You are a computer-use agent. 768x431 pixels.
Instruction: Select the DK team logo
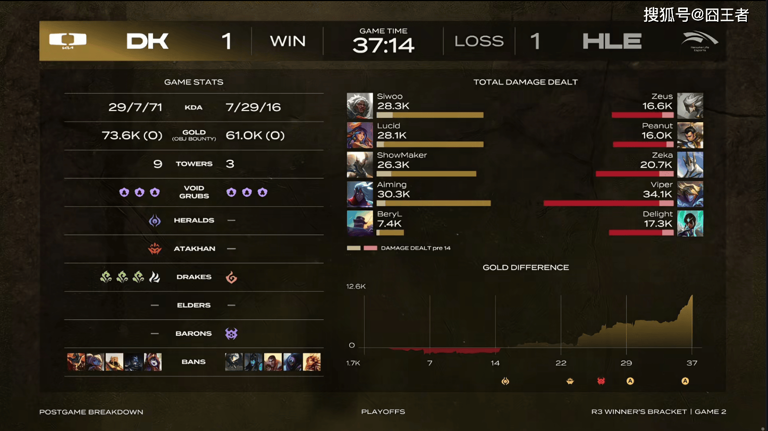68,41
